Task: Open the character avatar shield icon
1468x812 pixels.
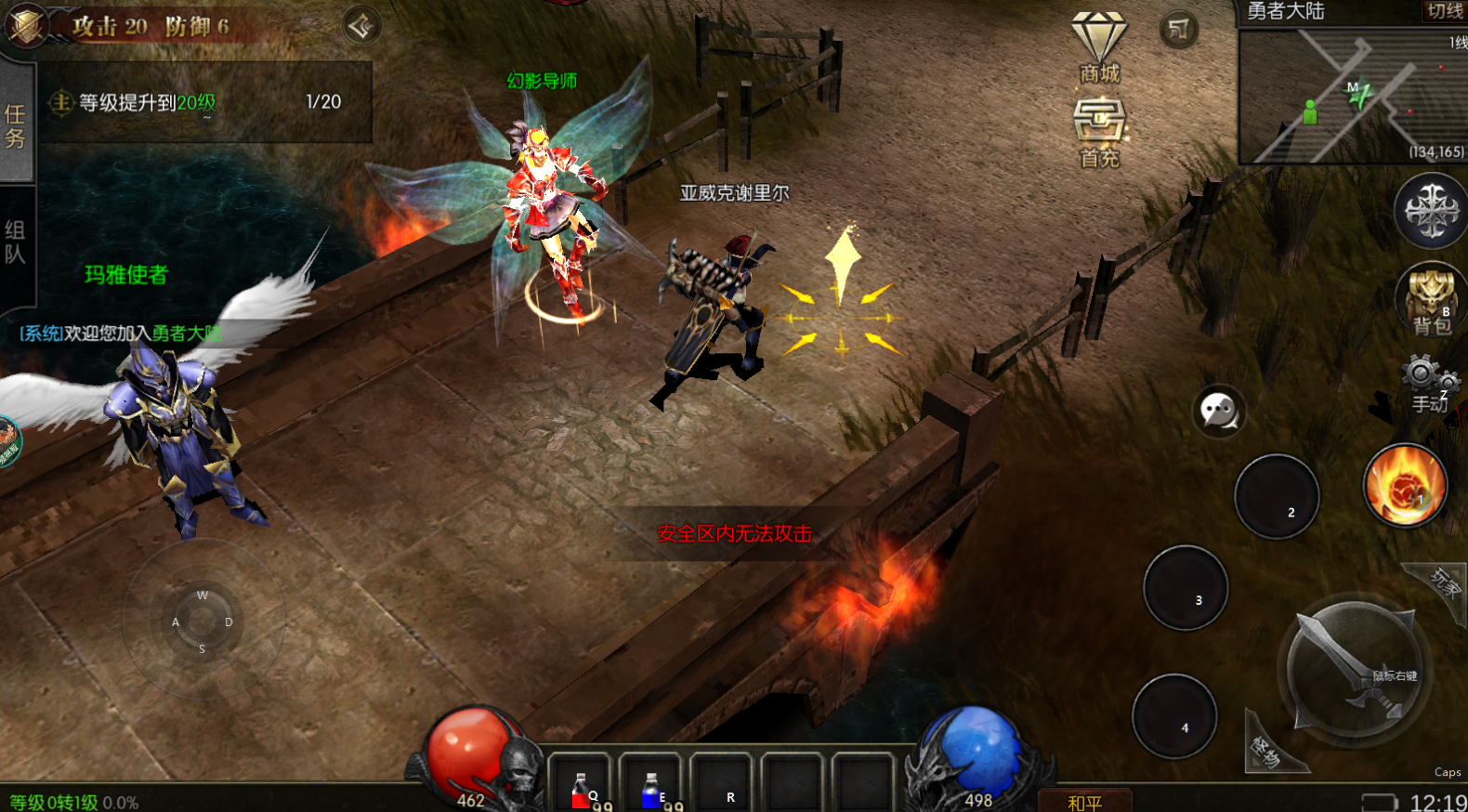Action: (25, 24)
